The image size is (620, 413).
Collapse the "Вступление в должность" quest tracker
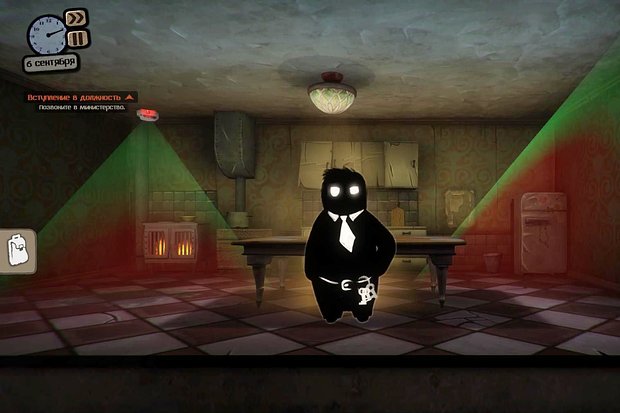(129, 98)
